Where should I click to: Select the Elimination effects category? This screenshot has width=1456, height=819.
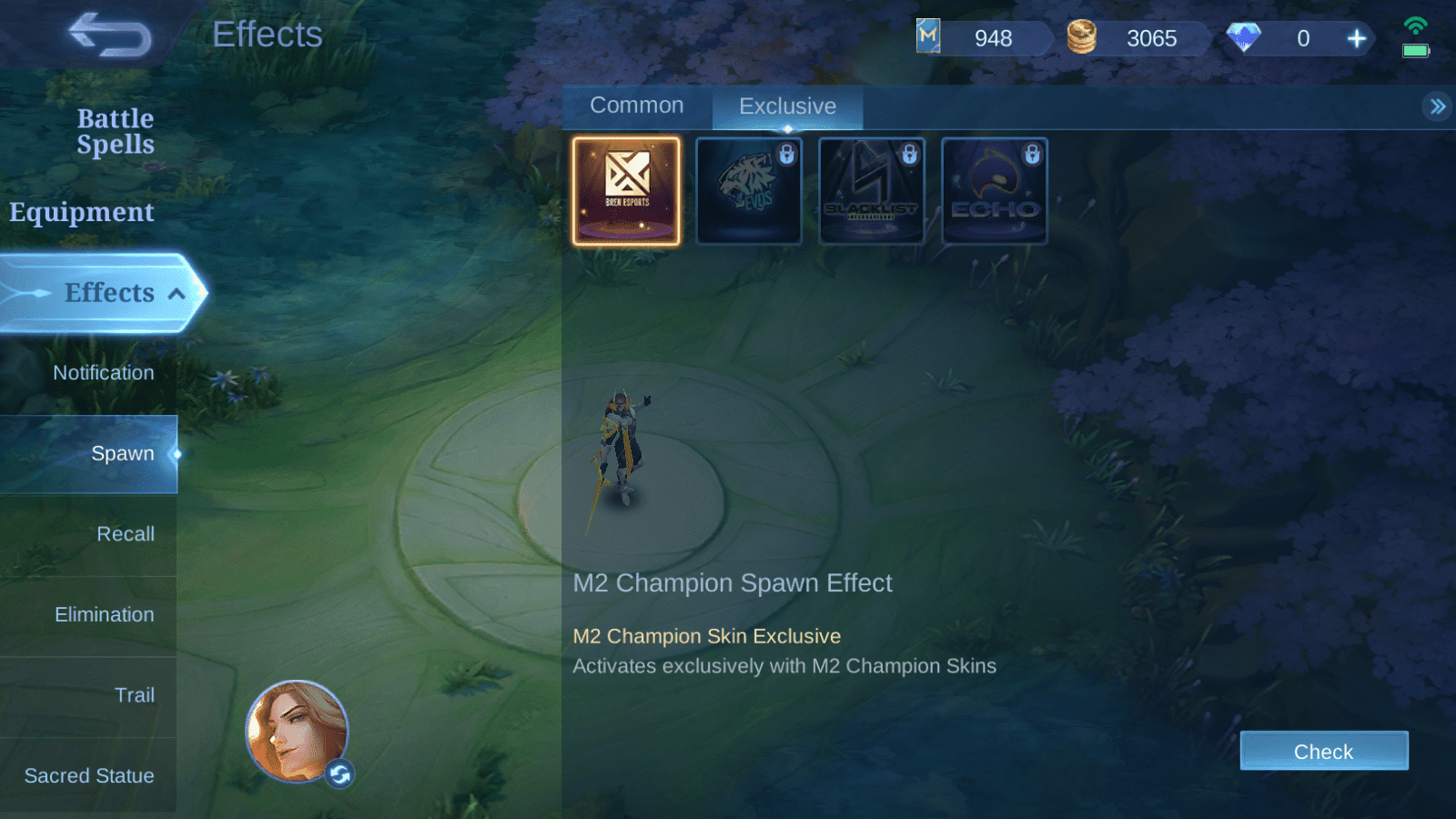pyautogui.click(x=104, y=615)
